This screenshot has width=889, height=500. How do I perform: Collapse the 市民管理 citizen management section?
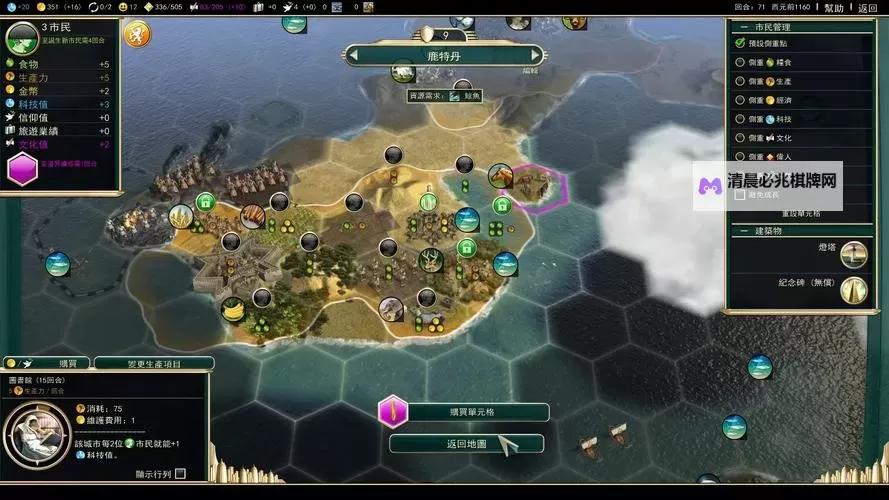pos(734,27)
